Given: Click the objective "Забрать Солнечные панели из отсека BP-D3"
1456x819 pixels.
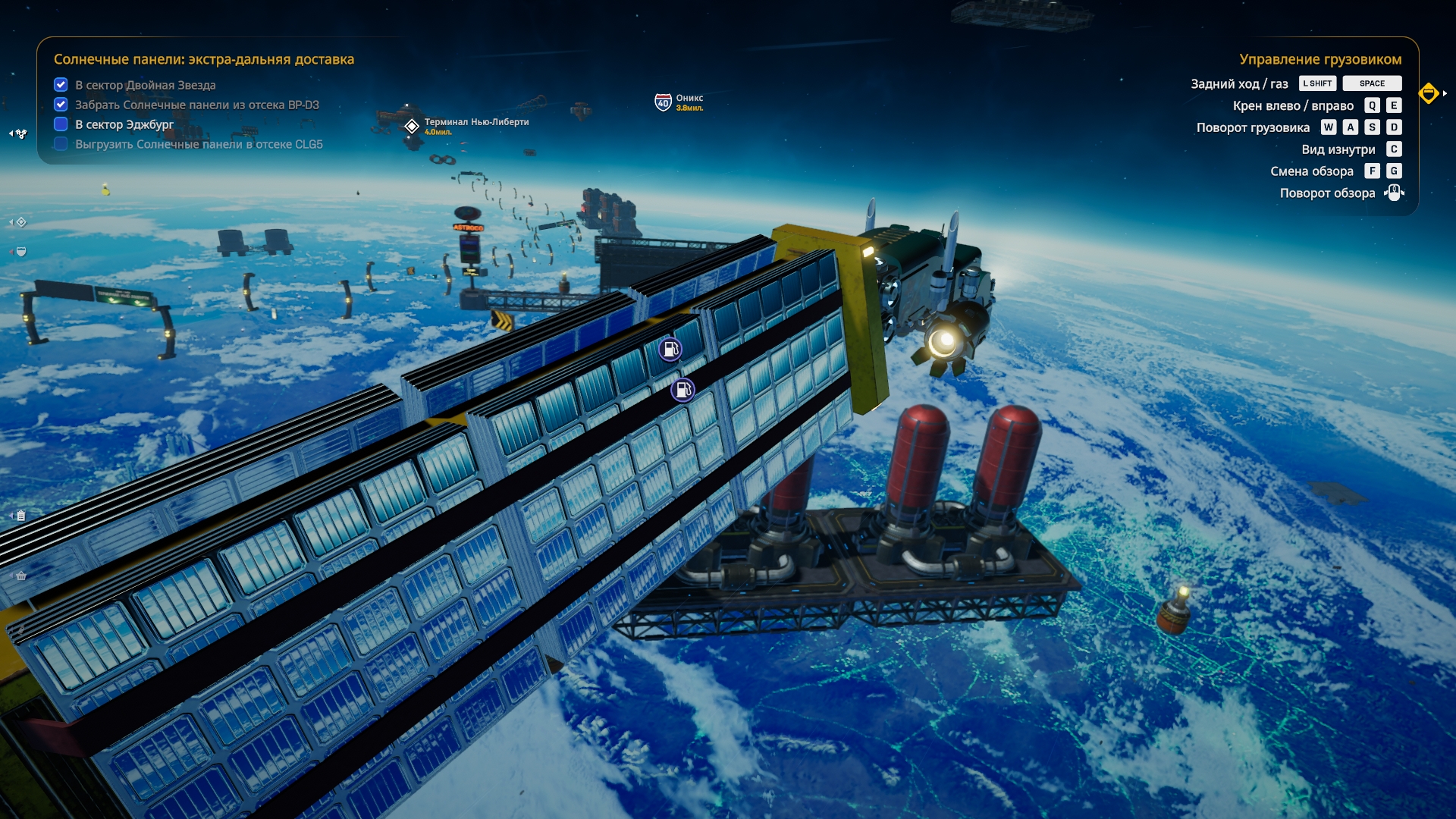Looking at the screenshot, I should [196, 105].
